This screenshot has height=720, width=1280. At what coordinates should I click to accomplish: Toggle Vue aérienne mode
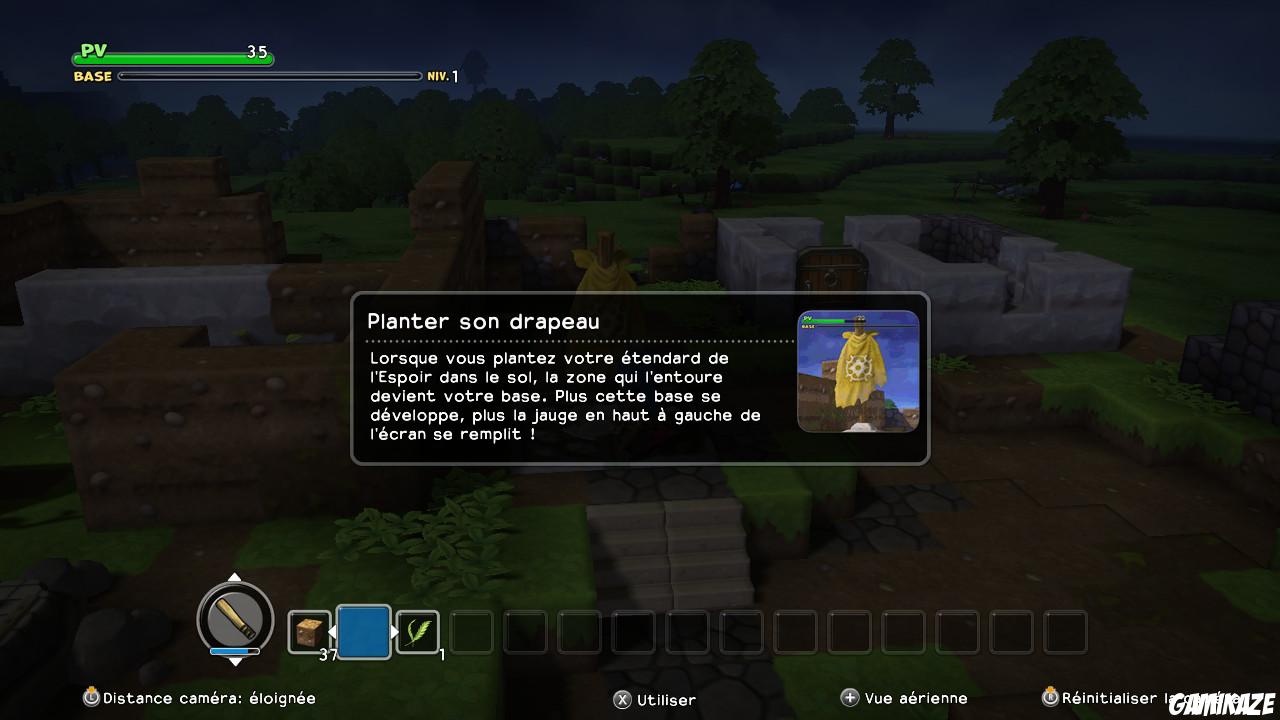[900, 698]
